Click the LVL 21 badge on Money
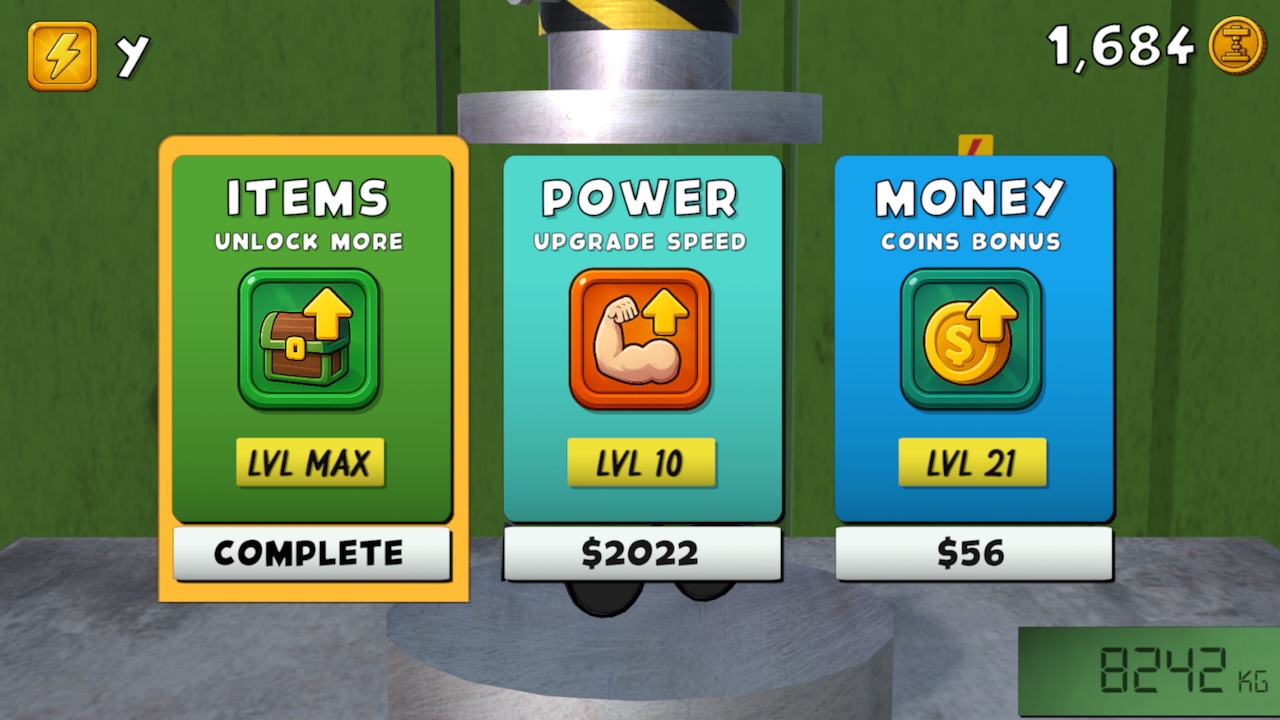This screenshot has width=1280, height=720. tap(973, 462)
